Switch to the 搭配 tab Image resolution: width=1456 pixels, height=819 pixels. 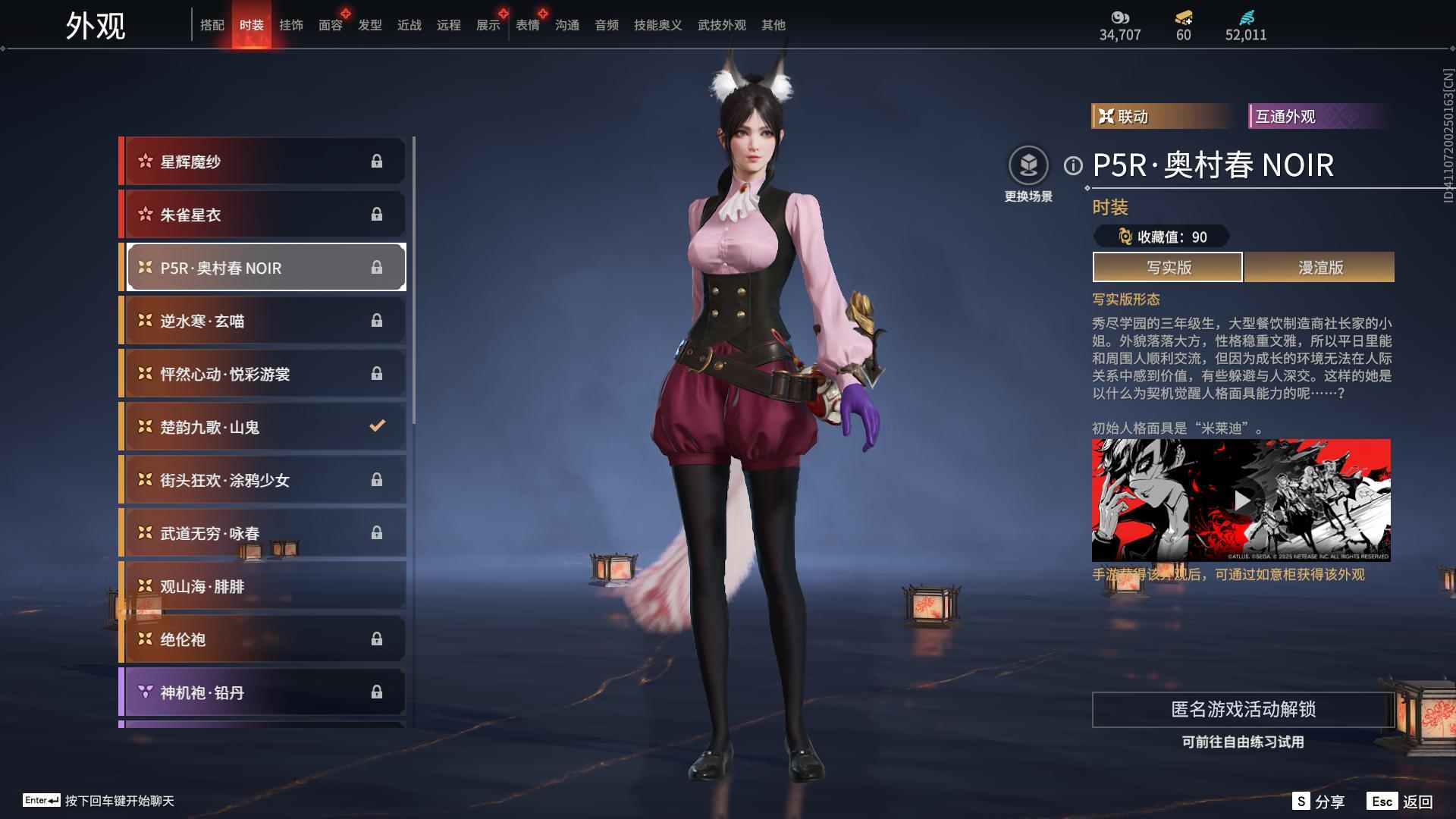click(212, 25)
